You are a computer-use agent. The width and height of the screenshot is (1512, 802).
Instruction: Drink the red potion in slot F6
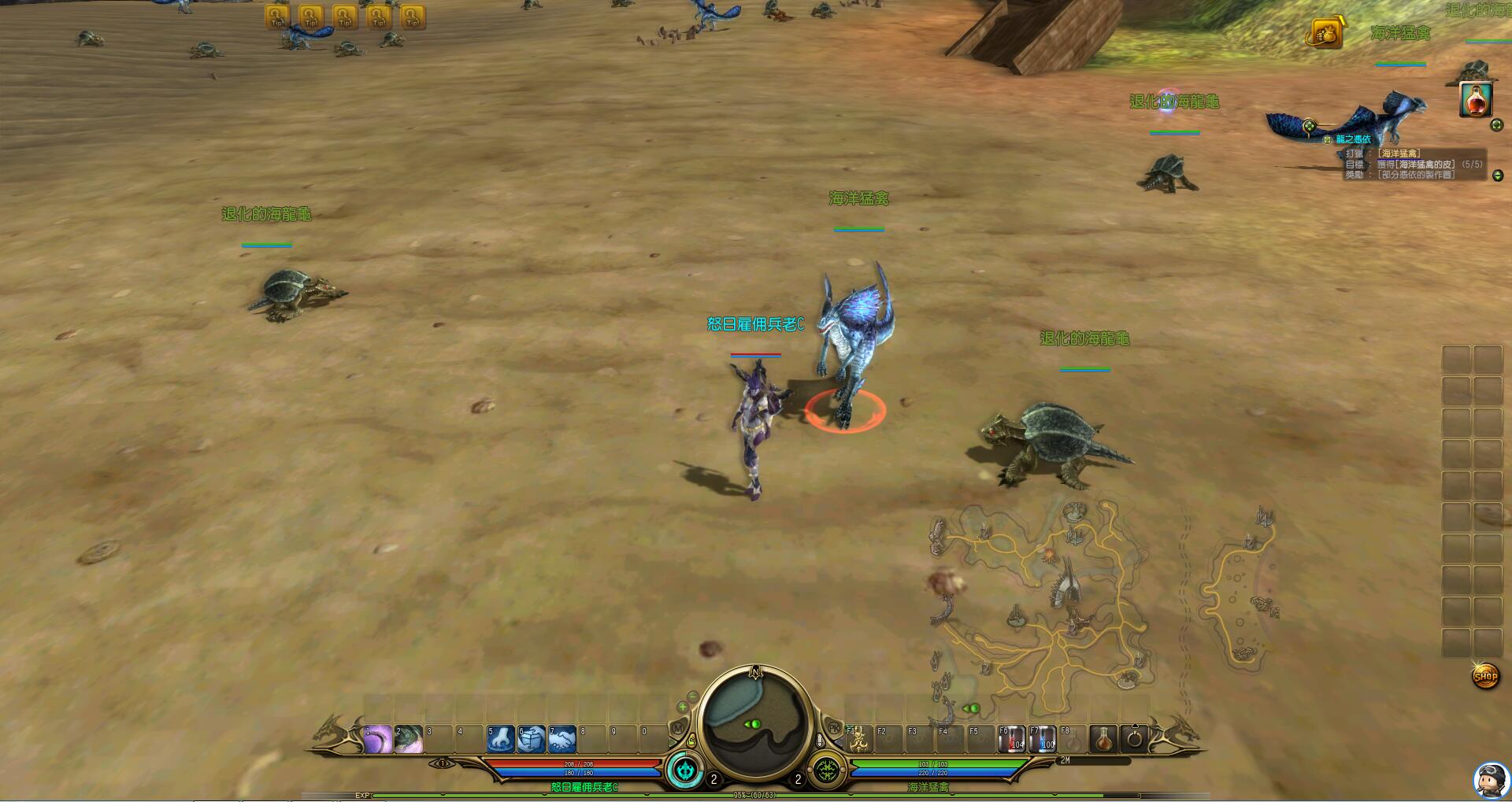point(1012,739)
